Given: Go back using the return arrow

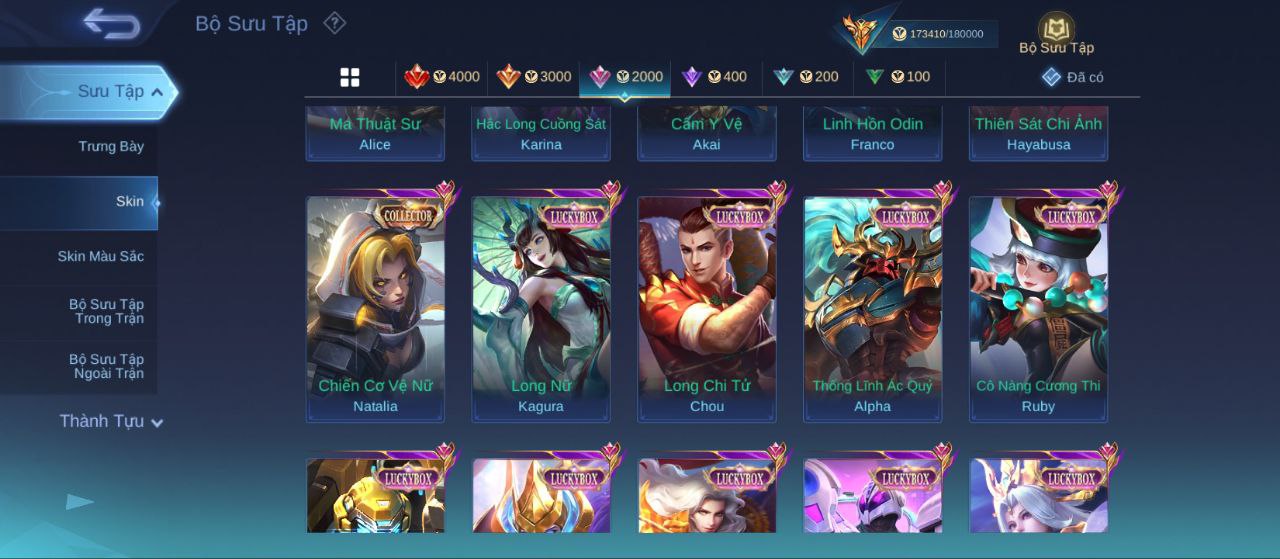Looking at the screenshot, I should click(x=111, y=23).
